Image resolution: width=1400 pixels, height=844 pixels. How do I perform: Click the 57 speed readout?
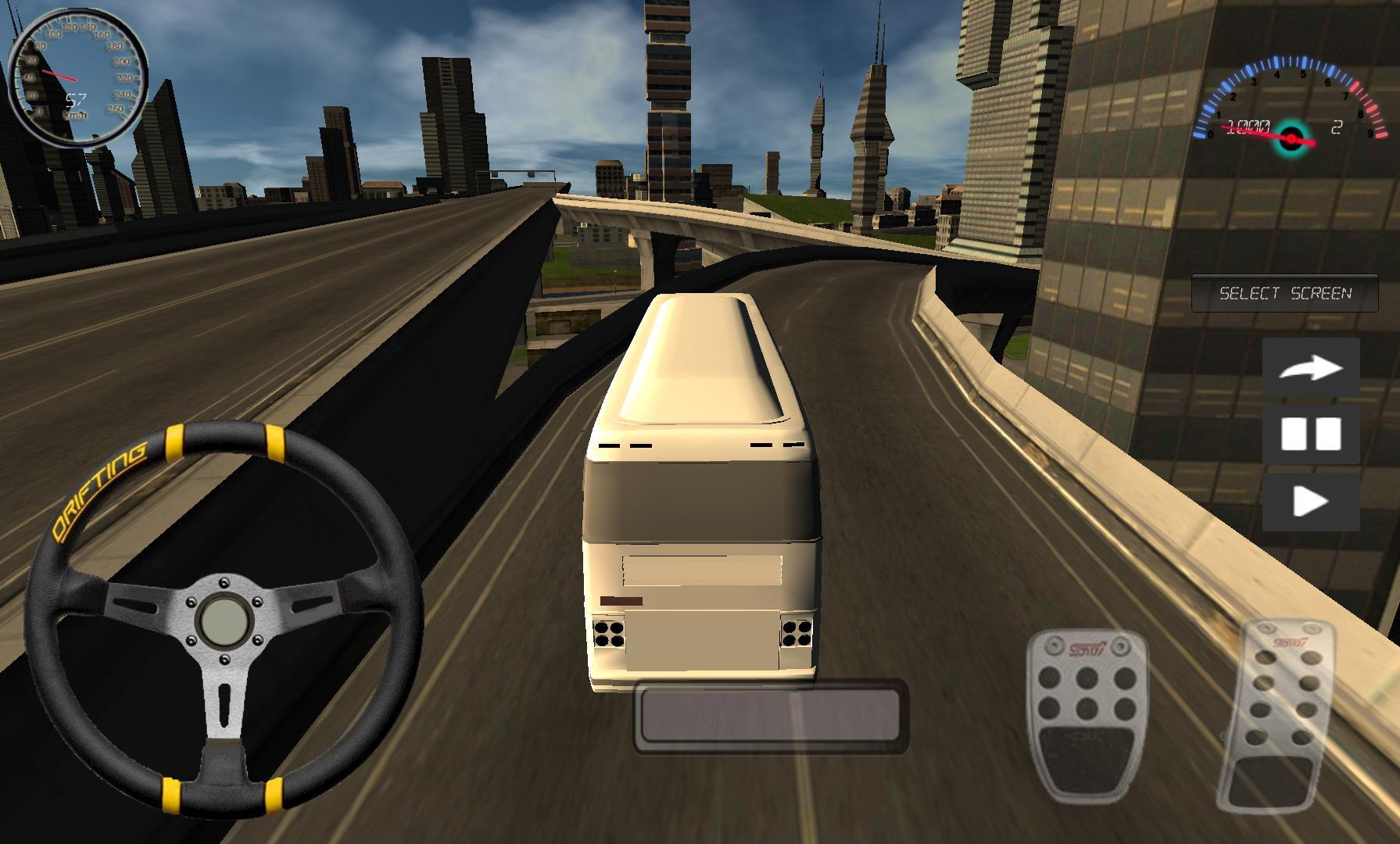(x=77, y=99)
